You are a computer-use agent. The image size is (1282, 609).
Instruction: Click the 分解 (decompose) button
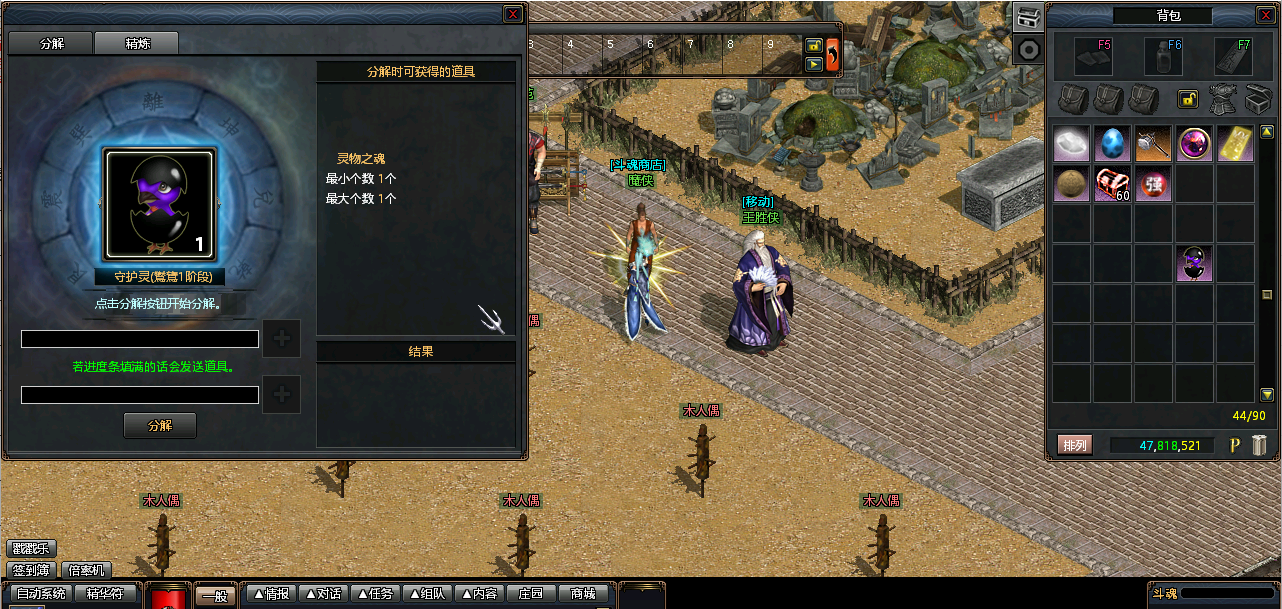pos(160,425)
